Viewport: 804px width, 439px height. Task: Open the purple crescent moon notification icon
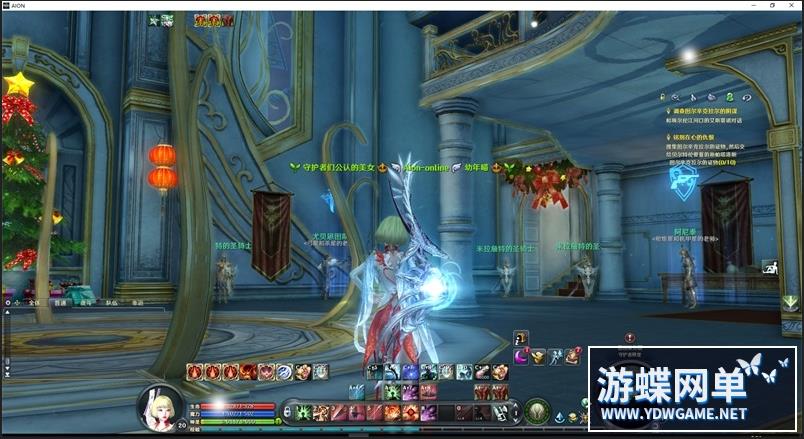pyautogui.click(x=521, y=356)
